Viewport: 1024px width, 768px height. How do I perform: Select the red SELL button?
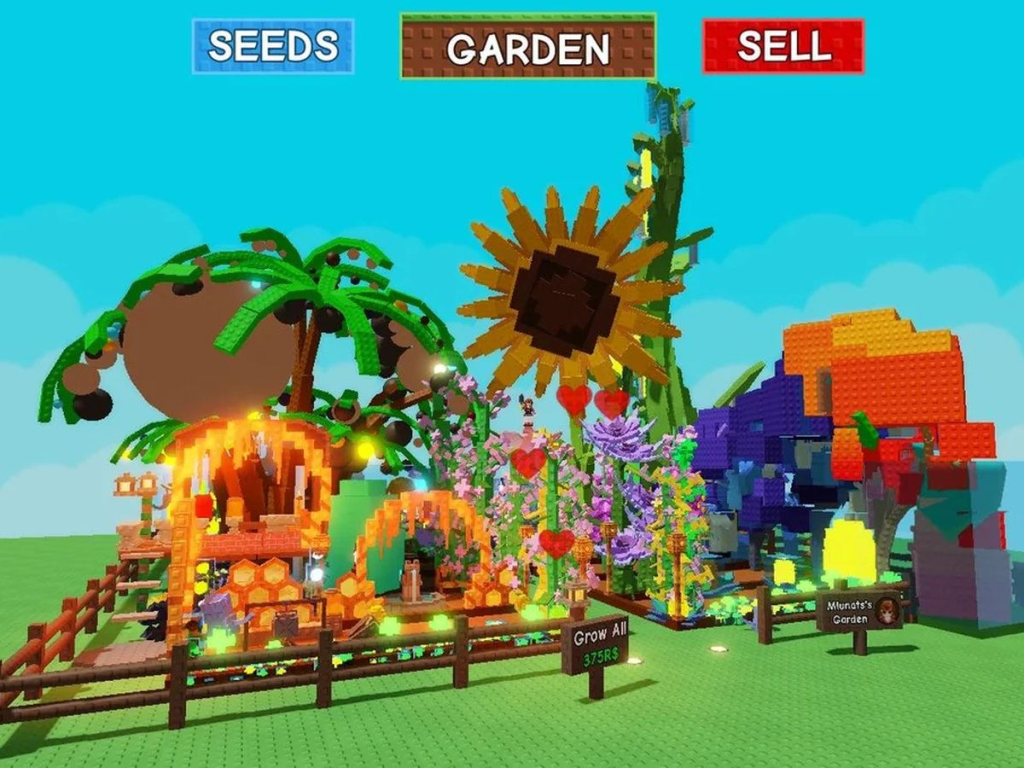(x=783, y=46)
